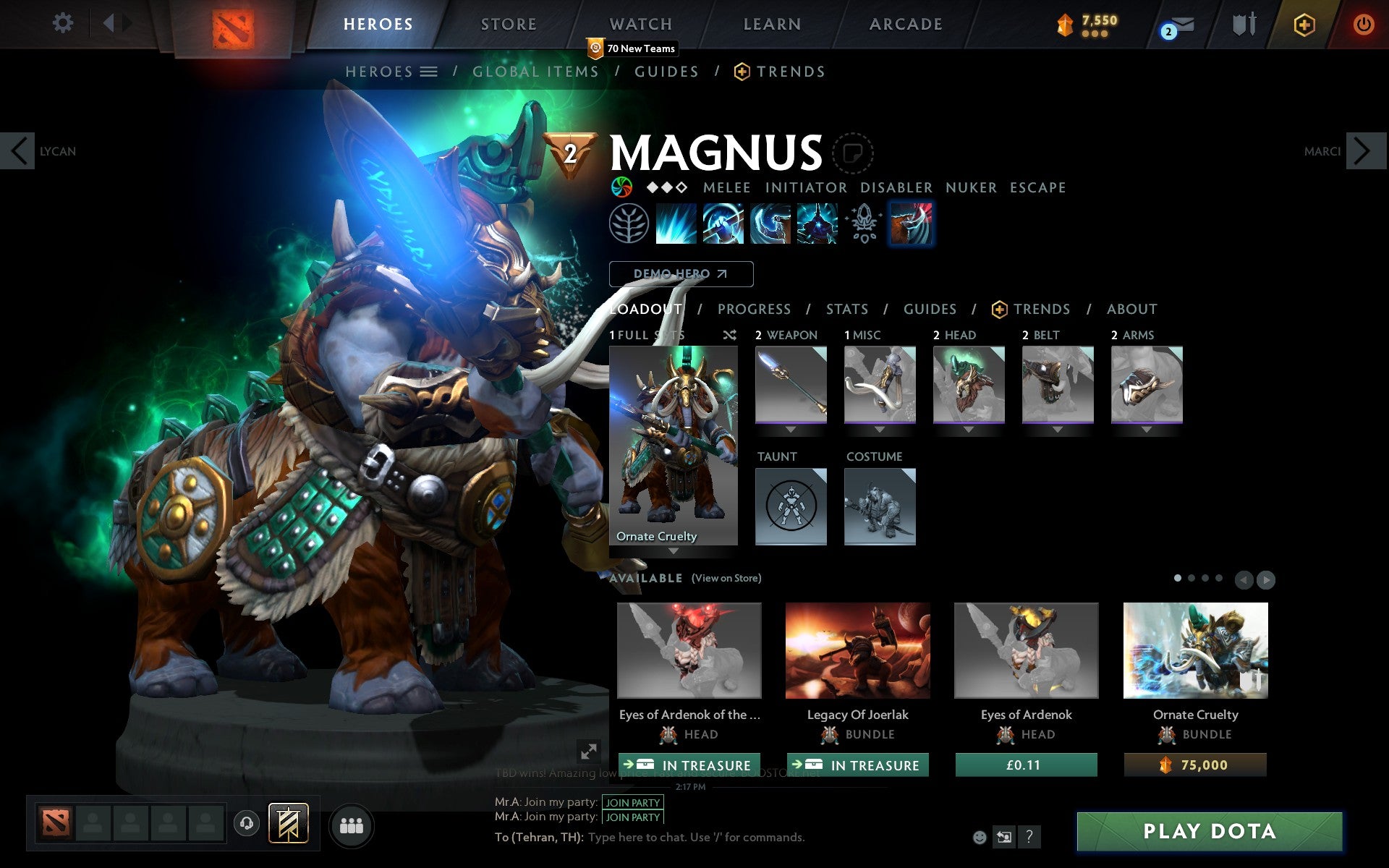Click the guild banner icon at bottom left
Screen dimensions: 1389x868
[286, 822]
